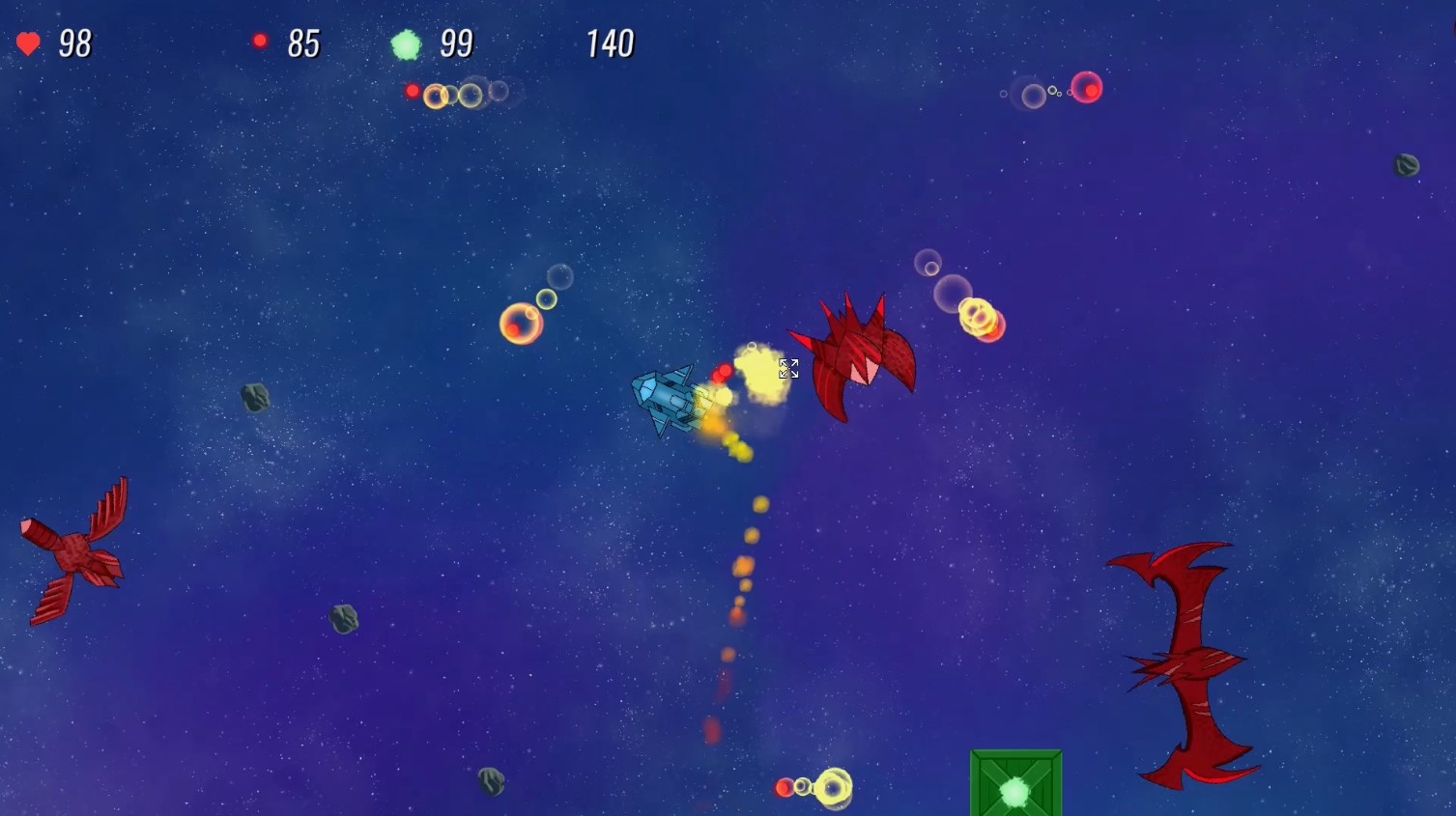
Task: Click the score counter reading 140
Action: [610, 42]
